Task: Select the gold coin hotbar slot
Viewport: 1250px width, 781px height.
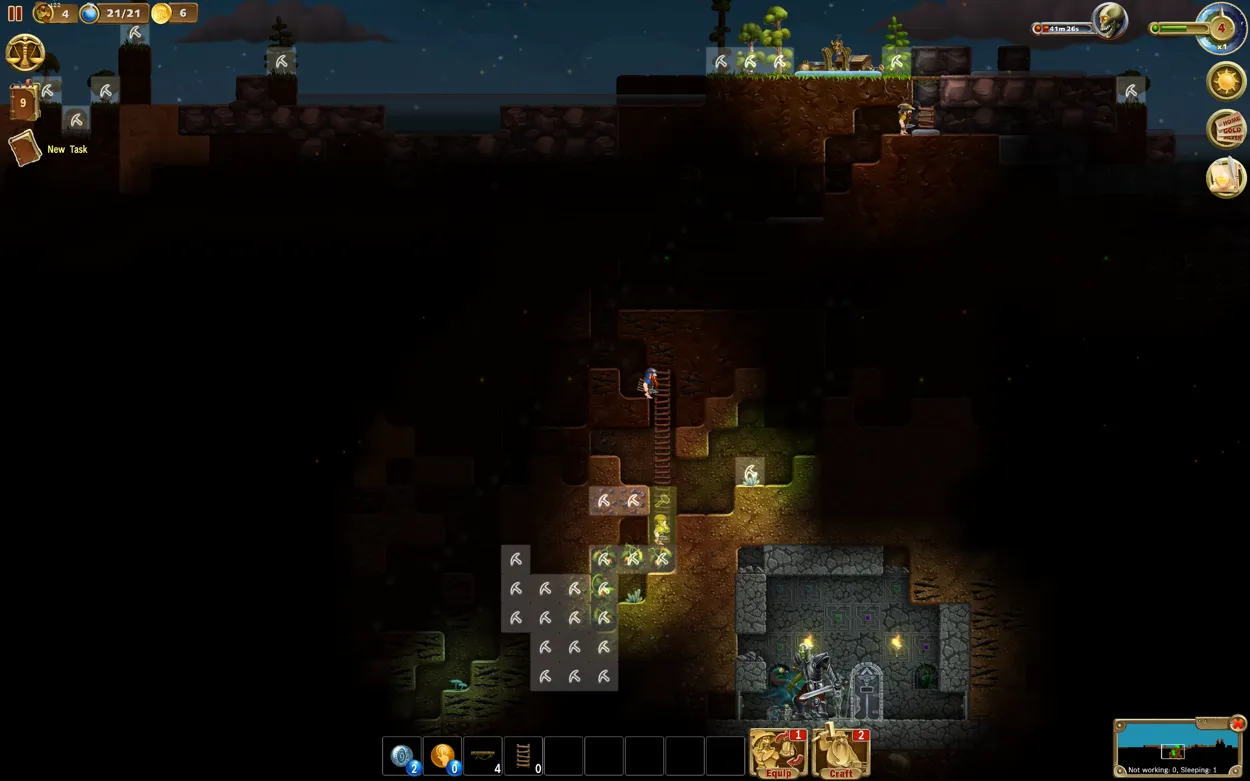Action: [442, 756]
